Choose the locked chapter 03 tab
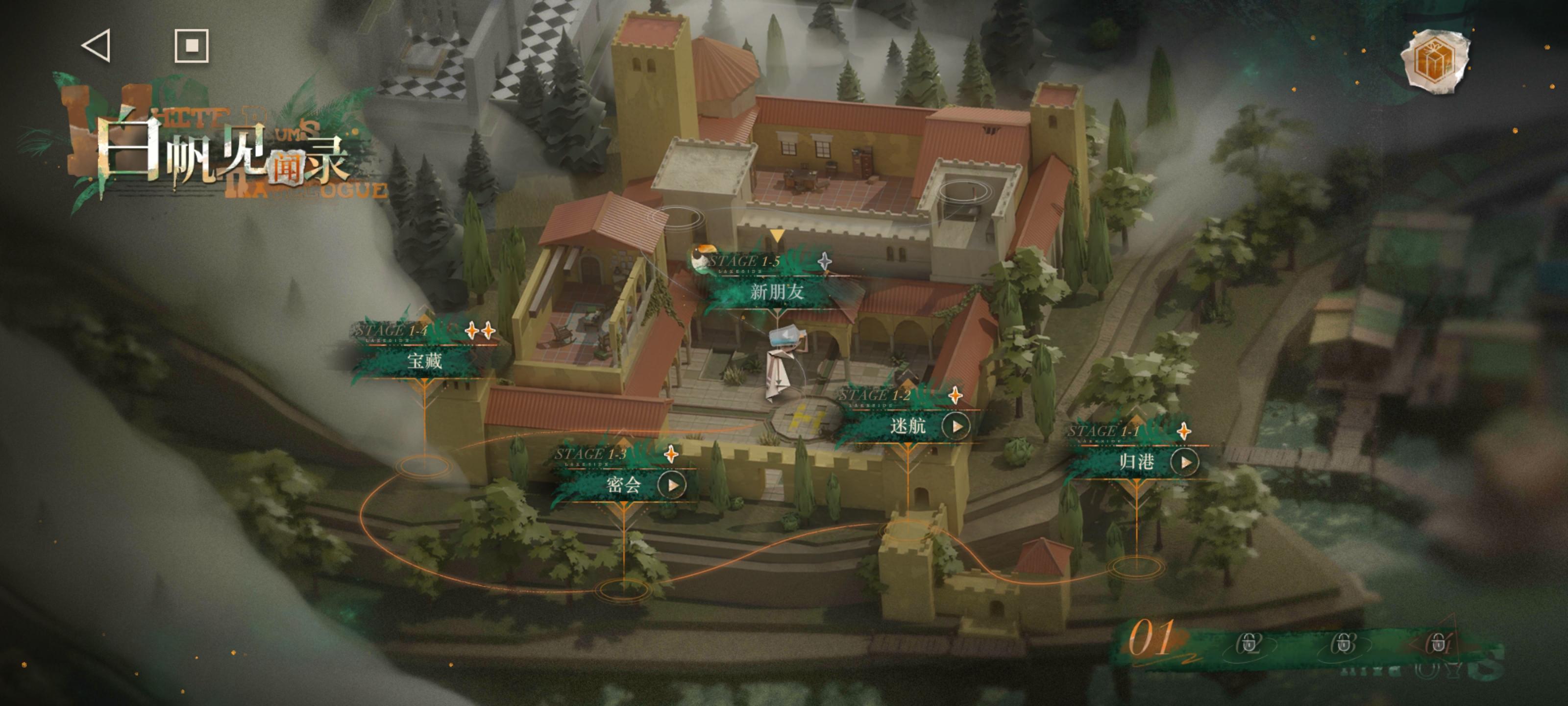This screenshot has width=1568, height=706. pyautogui.click(x=1344, y=643)
